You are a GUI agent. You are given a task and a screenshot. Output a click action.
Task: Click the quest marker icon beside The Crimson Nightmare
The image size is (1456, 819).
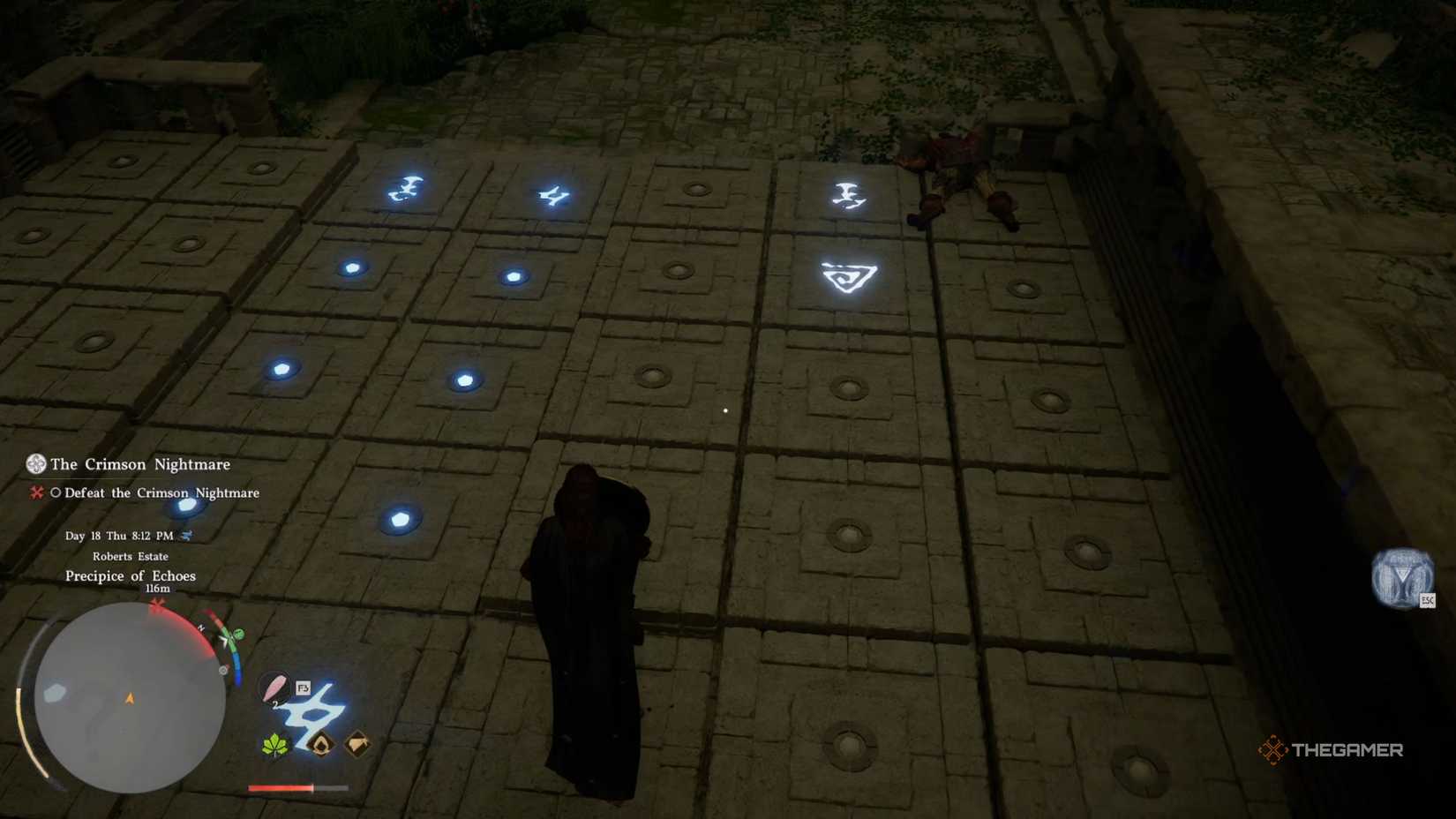(x=35, y=463)
